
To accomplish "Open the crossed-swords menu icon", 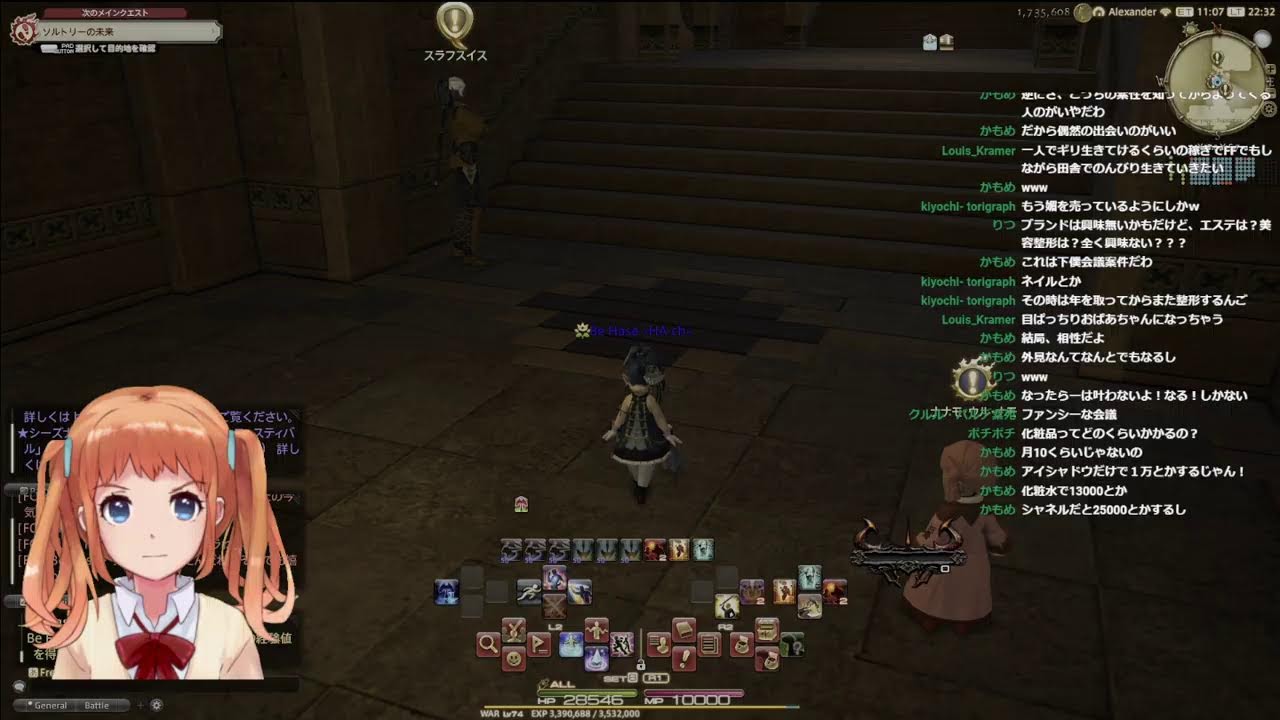I will (513, 630).
